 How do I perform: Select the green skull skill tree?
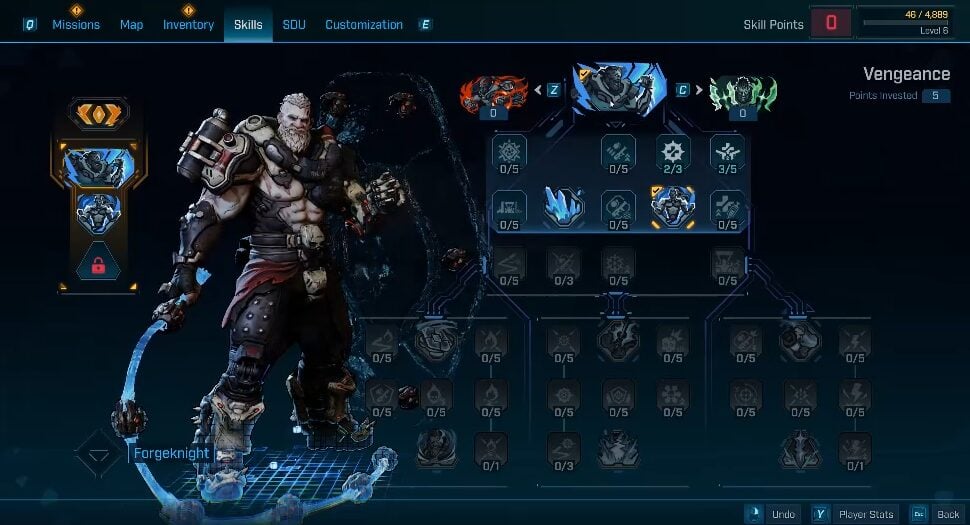[x=742, y=94]
